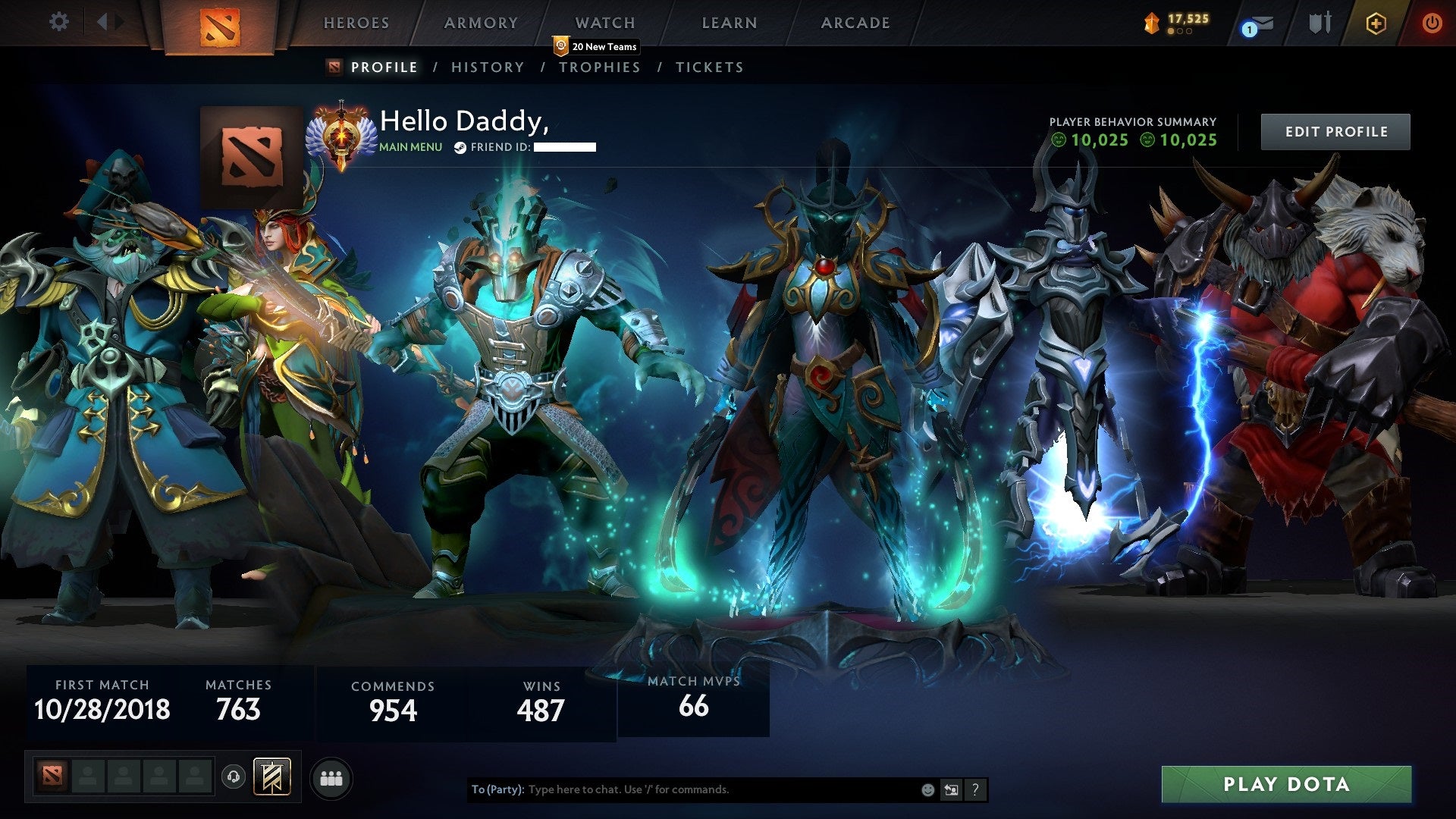Select the second battle pass page dot

click(x=1181, y=31)
